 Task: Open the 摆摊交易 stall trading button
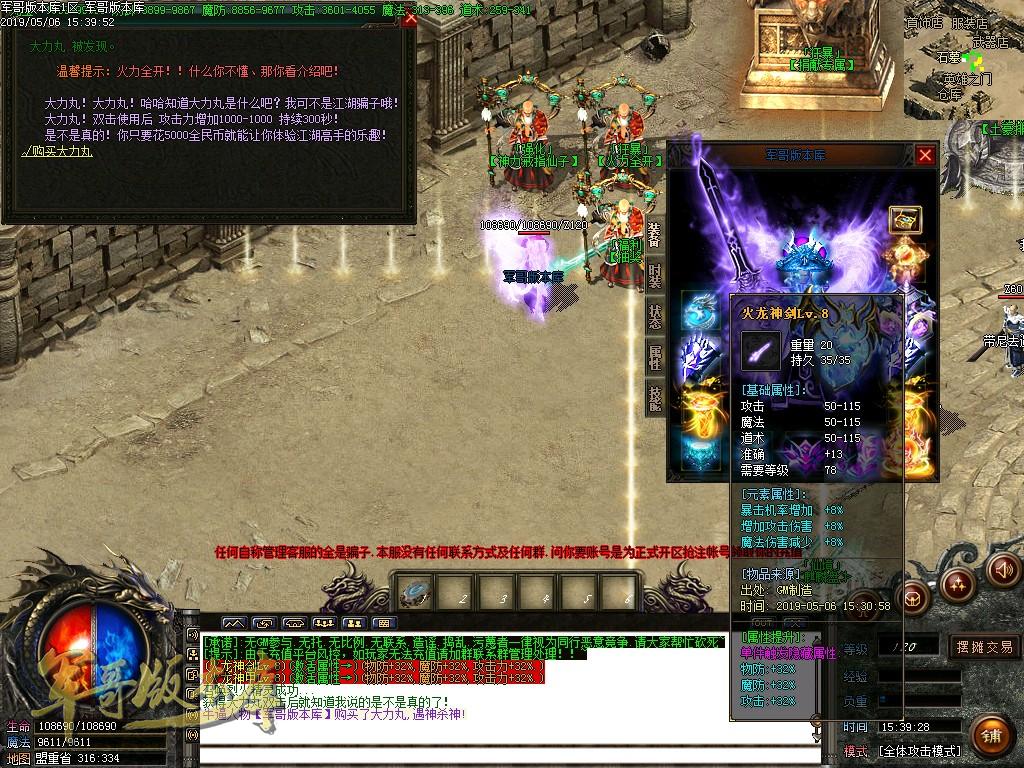pyautogui.click(x=984, y=647)
